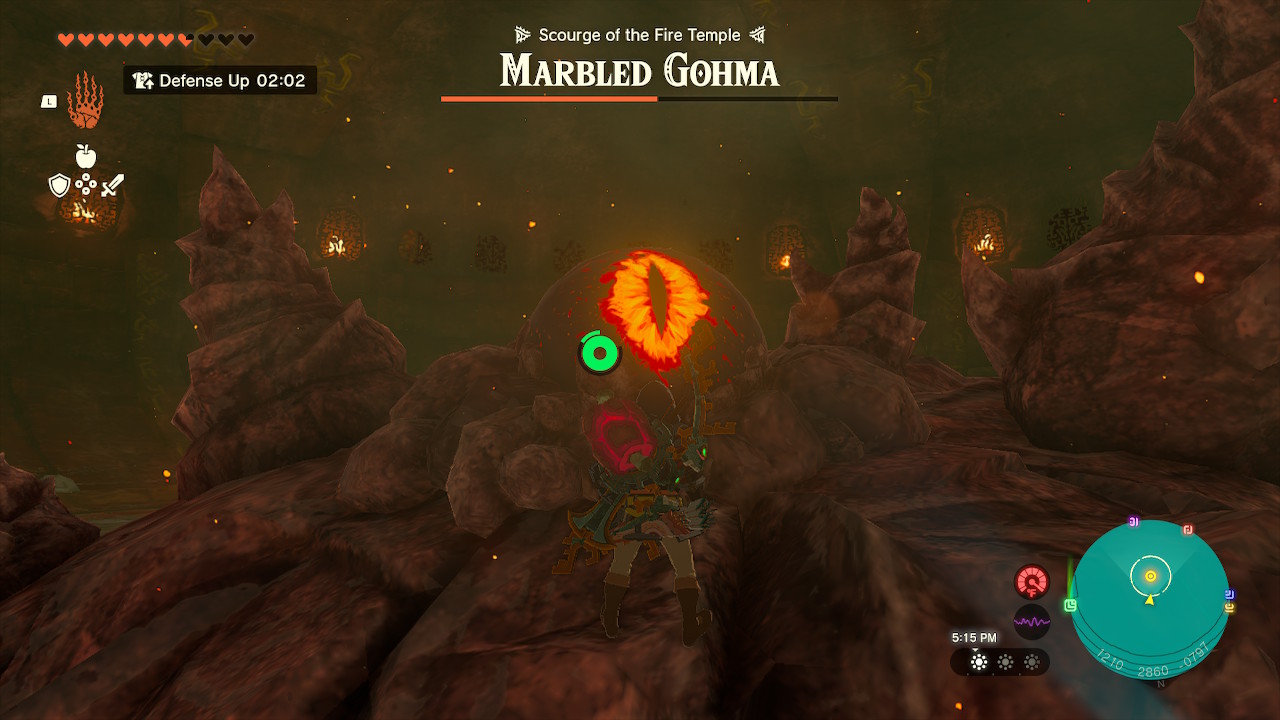
Task: Open the purple noise detection meter
Action: click(x=1030, y=622)
